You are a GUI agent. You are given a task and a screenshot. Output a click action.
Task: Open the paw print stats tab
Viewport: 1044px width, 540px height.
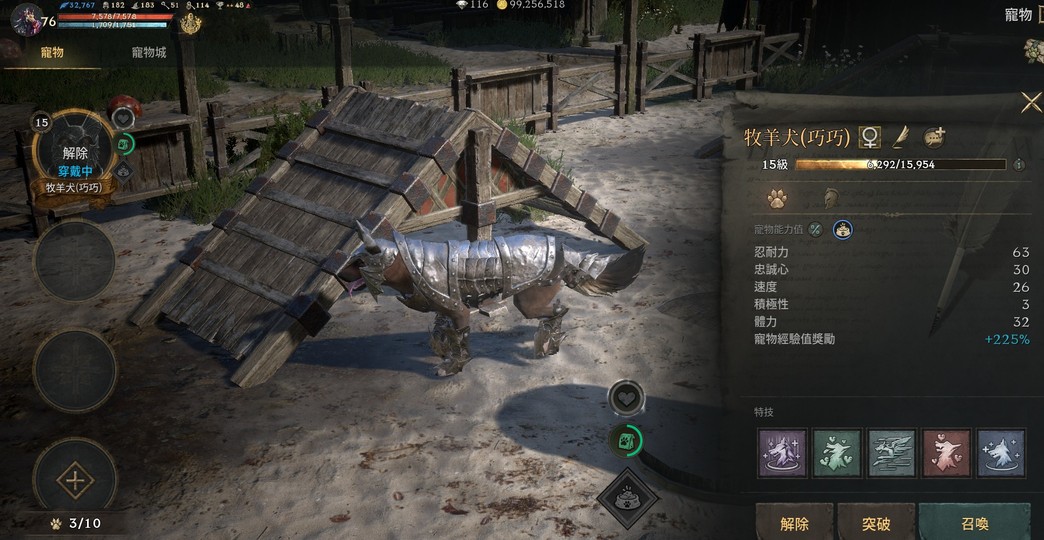tap(776, 197)
